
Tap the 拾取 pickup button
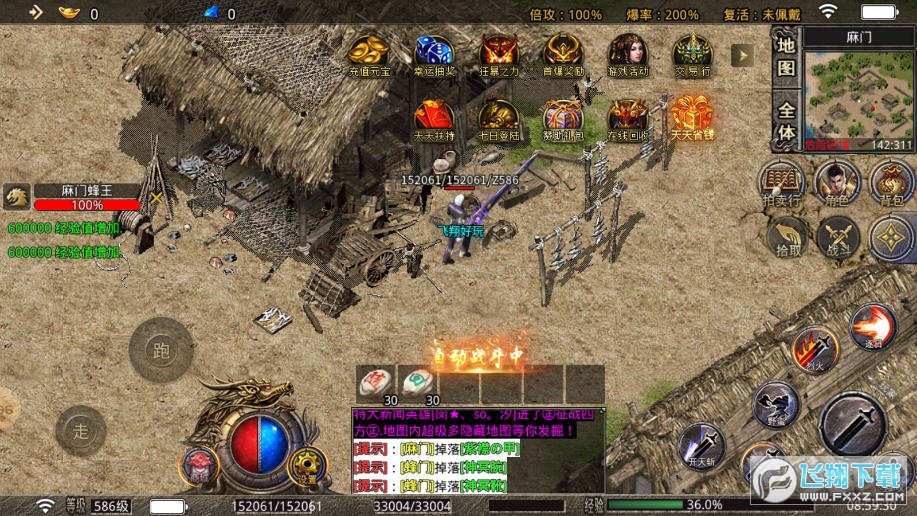click(789, 238)
